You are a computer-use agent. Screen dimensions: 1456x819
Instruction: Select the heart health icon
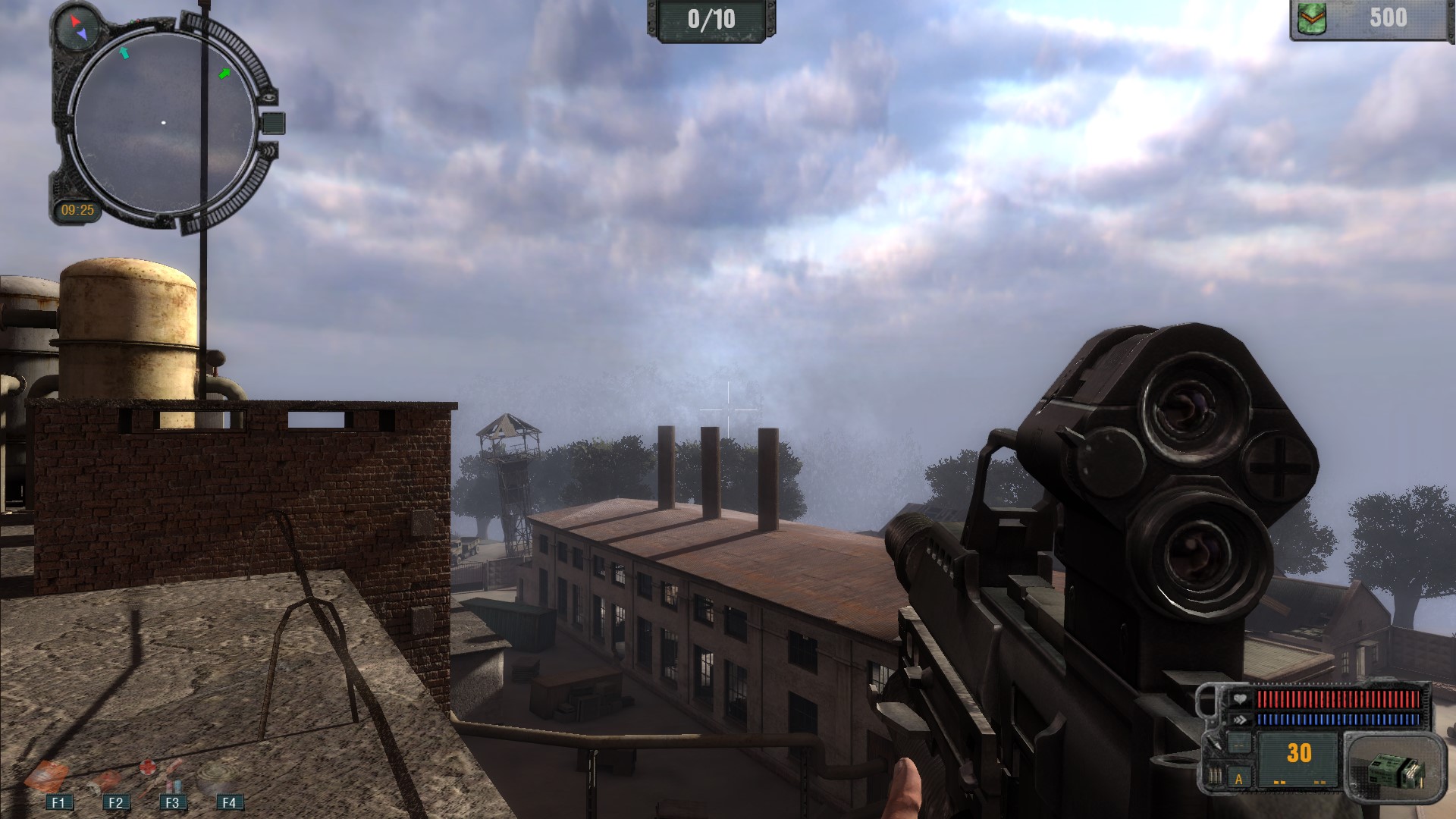tap(1239, 698)
